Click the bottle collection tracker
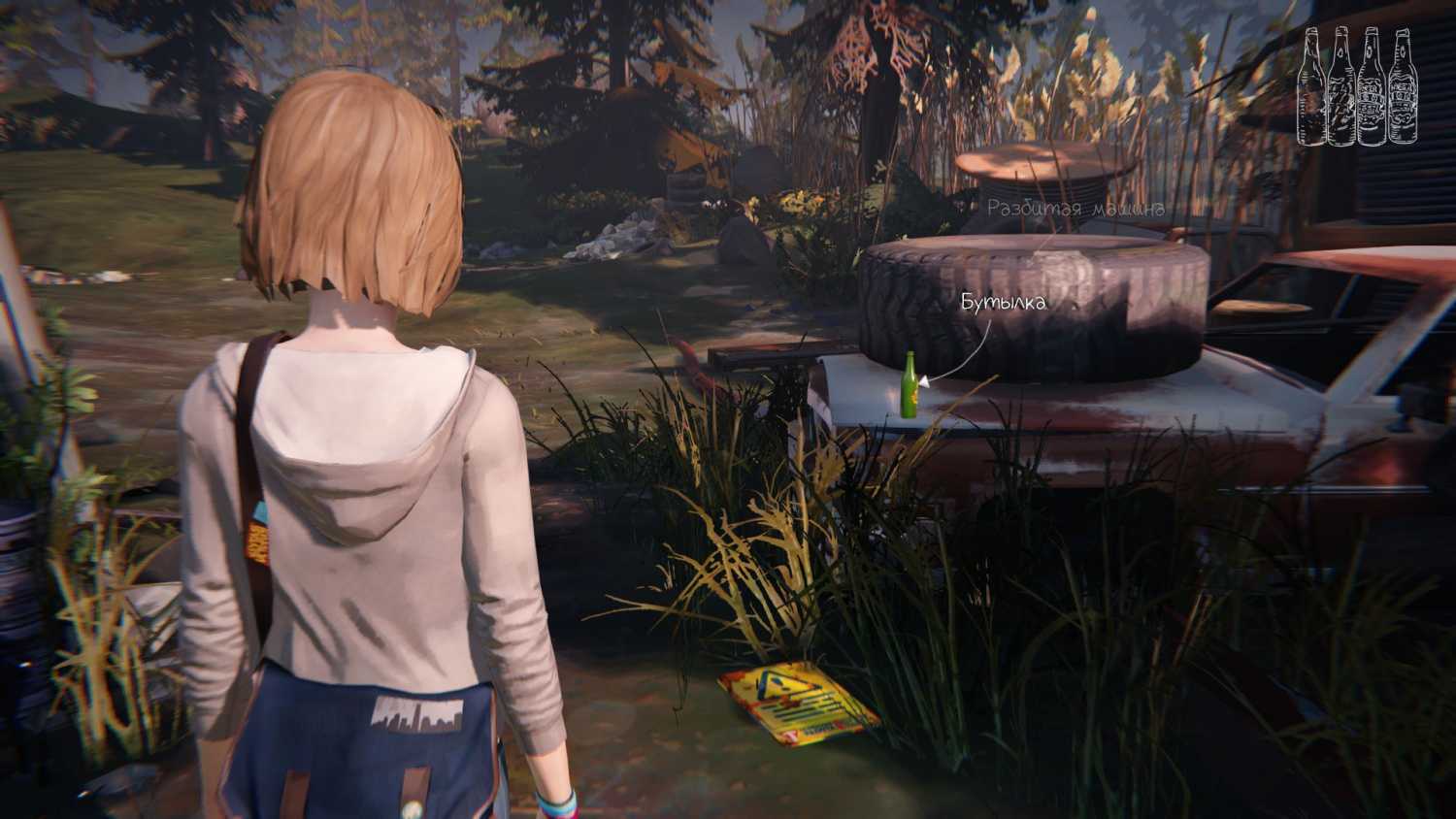This screenshot has height=819, width=1456. coord(1357,87)
